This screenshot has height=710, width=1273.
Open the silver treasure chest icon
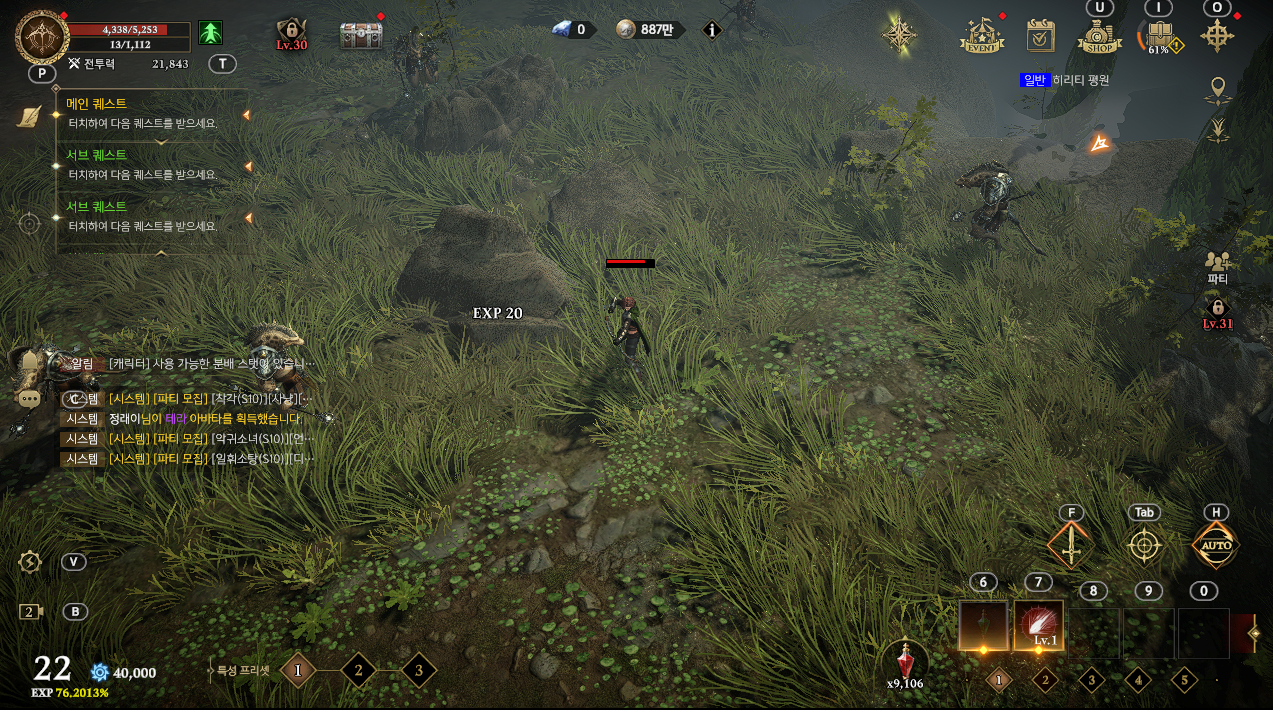coord(360,36)
